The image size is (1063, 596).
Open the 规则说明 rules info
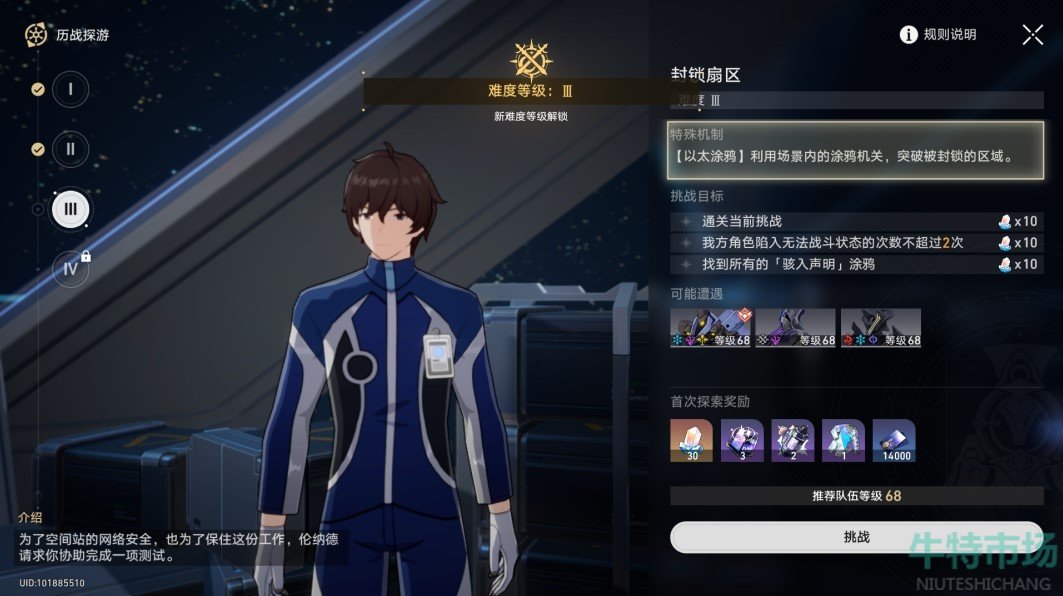coord(938,35)
